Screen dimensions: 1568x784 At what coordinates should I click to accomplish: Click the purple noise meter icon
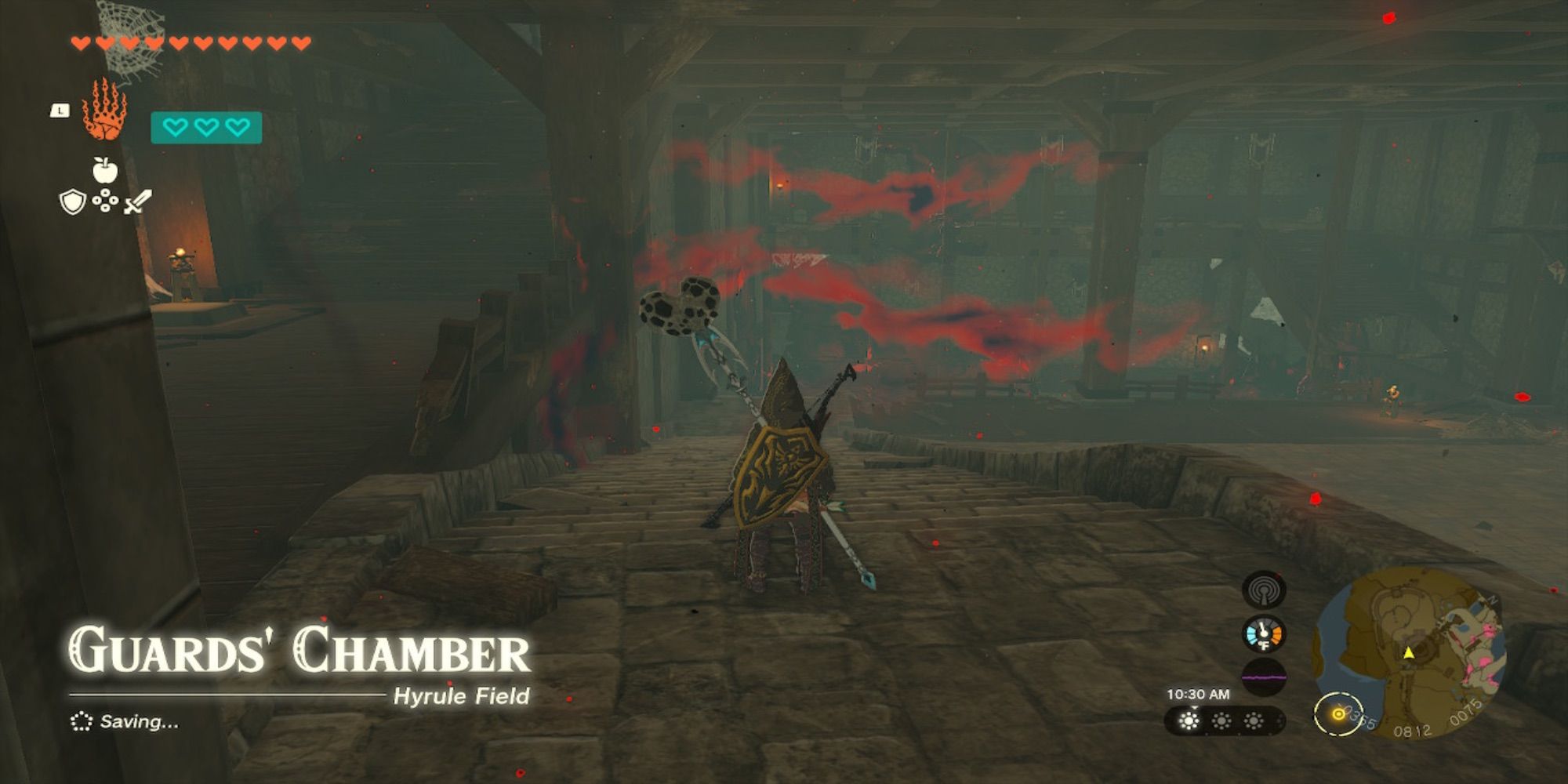coord(1264,677)
